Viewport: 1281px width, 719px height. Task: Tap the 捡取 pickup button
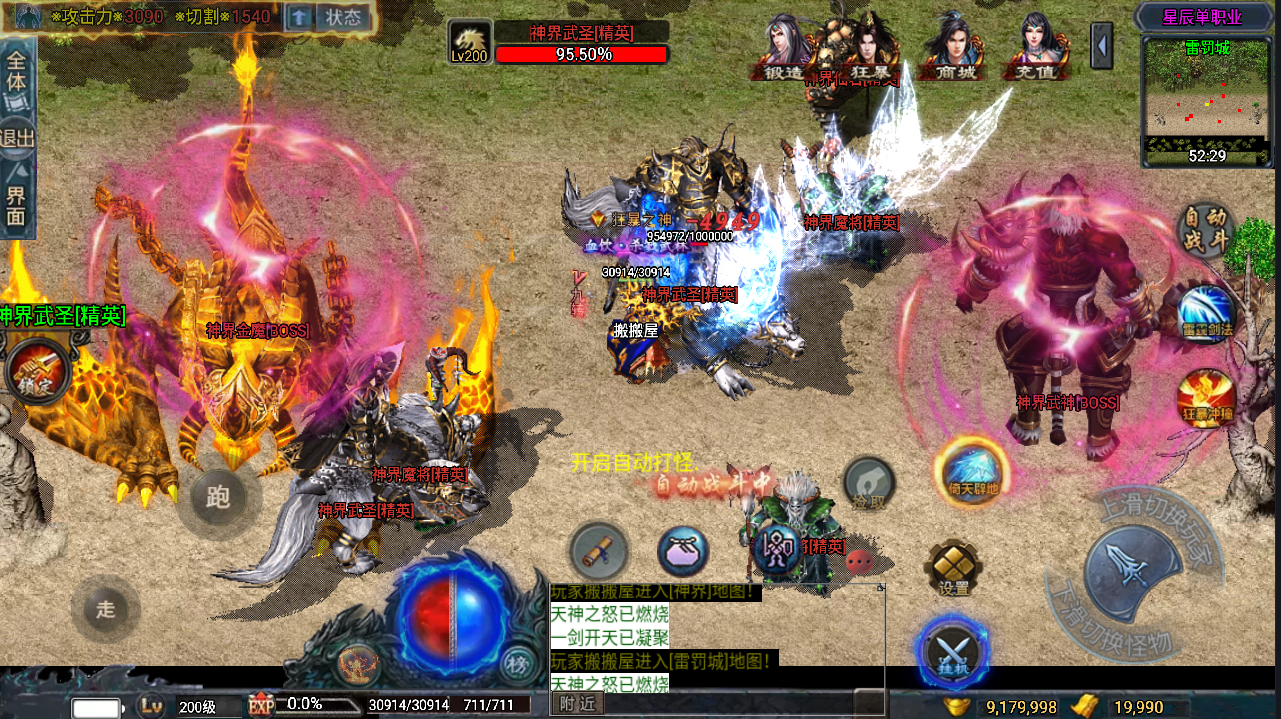pyautogui.click(x=869, y=485)
